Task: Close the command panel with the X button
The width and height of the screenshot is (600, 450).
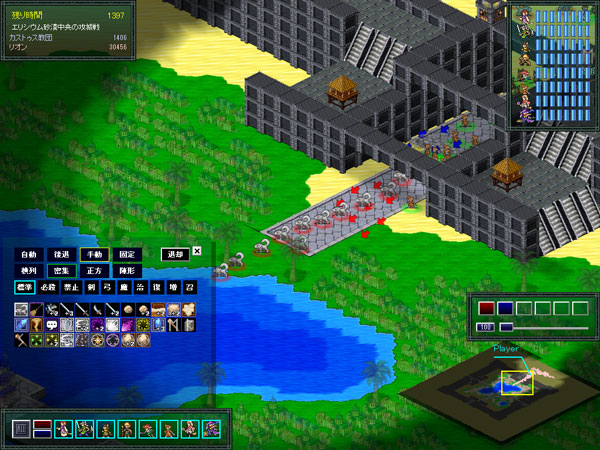Action: (x=197, y=251)
